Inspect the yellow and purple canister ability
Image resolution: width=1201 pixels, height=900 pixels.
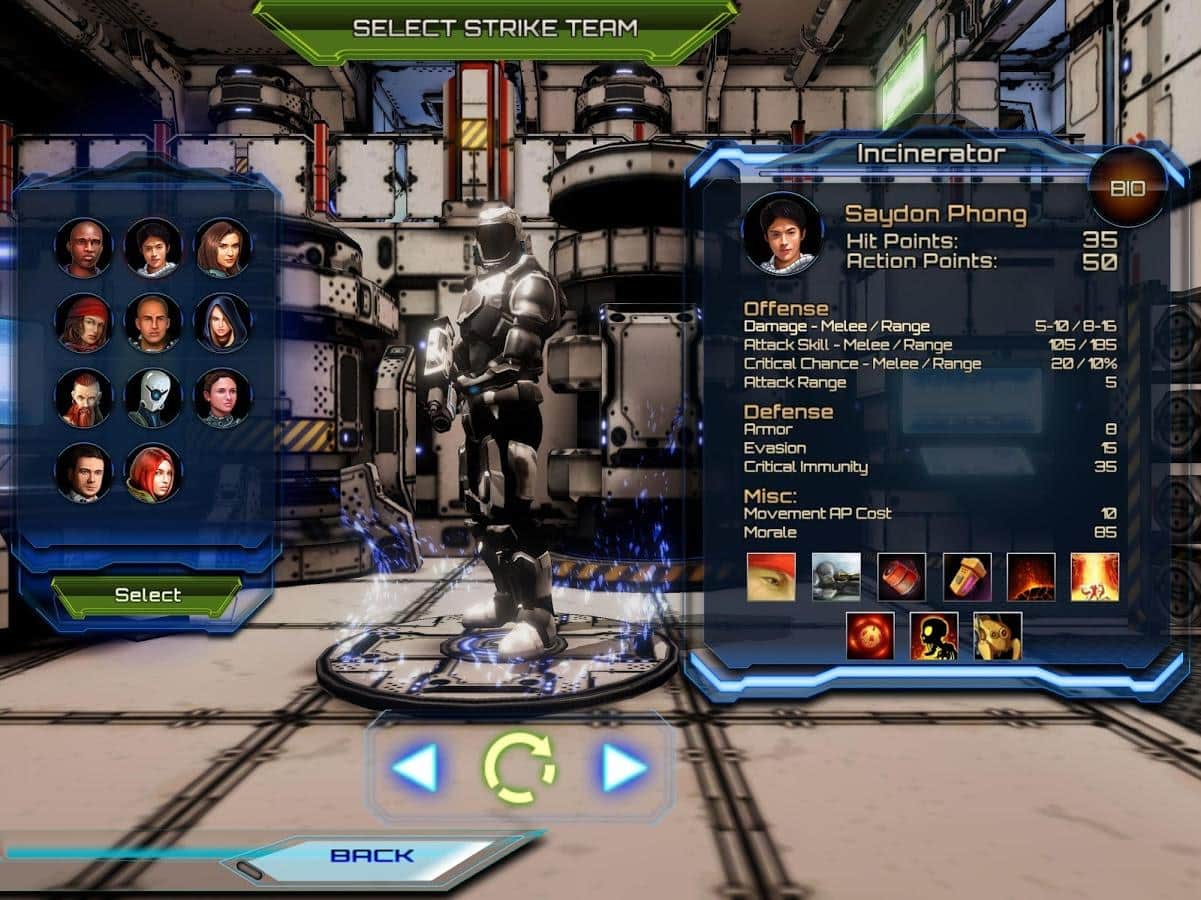click(967, 577)
